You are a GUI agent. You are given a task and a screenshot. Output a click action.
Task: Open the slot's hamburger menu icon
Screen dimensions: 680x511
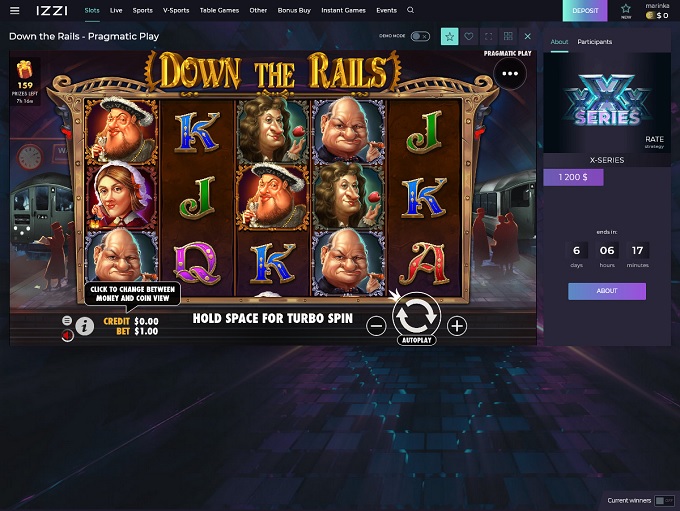67,320
